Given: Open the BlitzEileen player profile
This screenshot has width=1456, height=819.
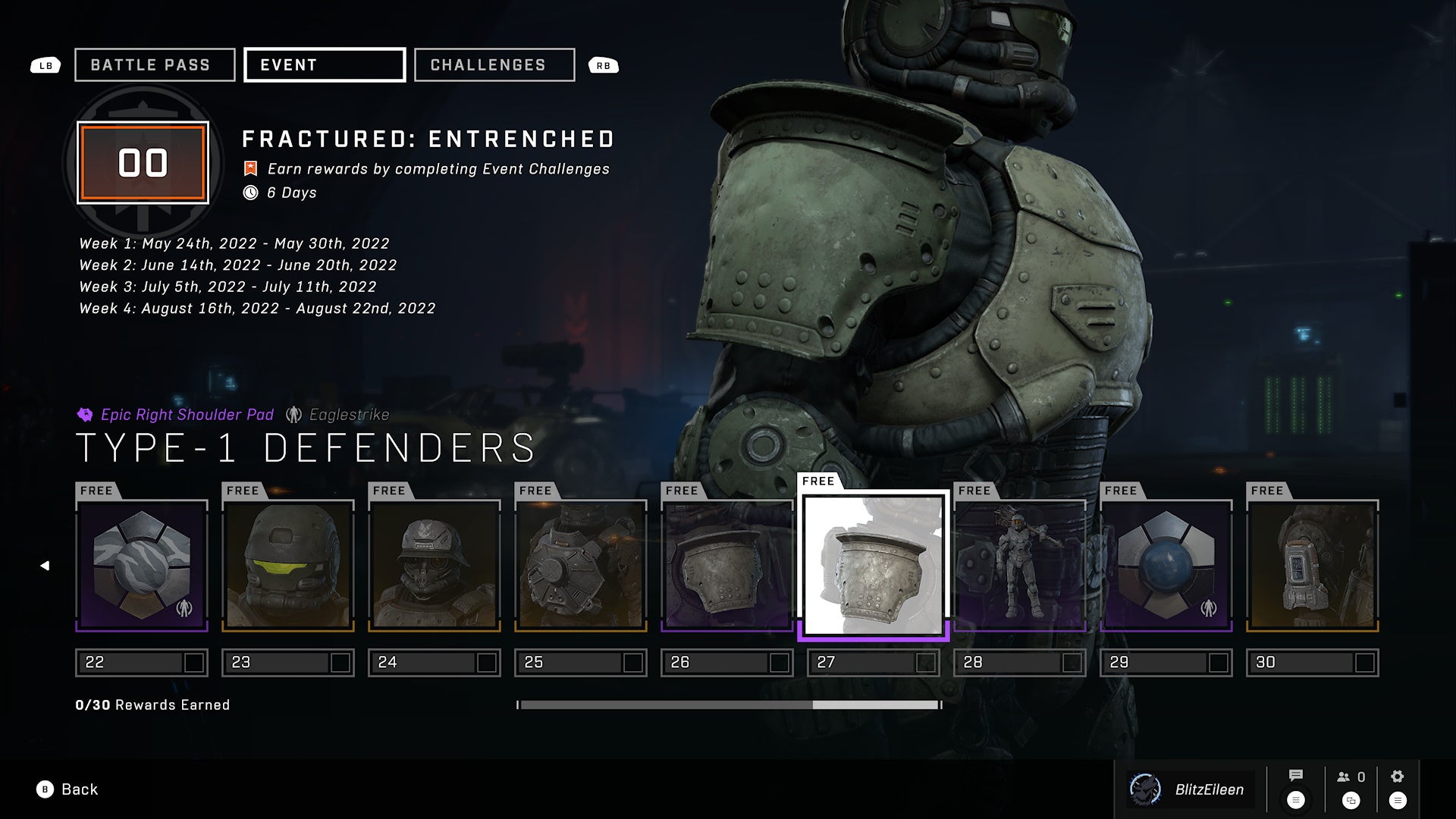Looking at the screenshot, I should 1191,789.
